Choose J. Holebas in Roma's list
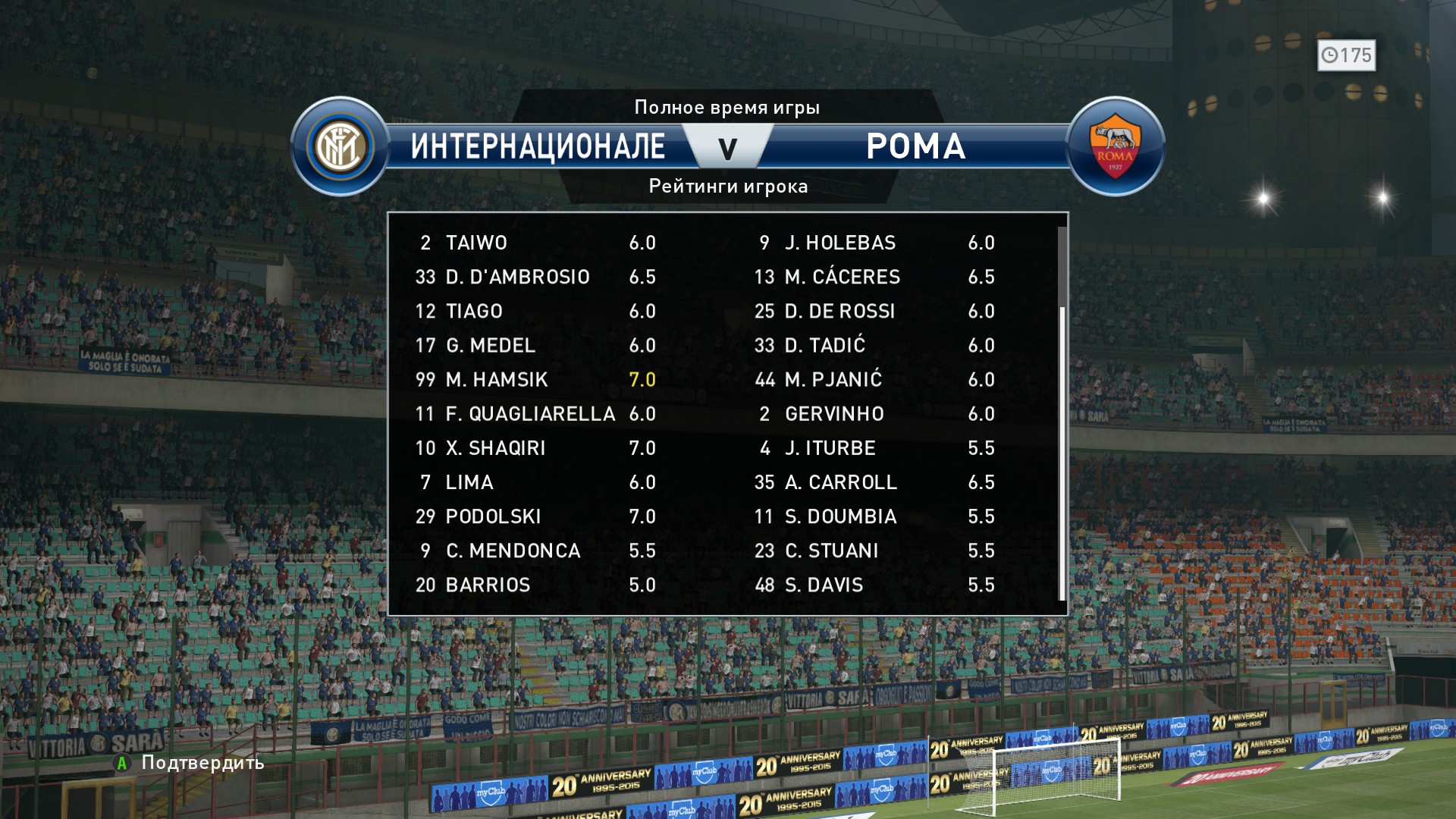 (874, 243)
